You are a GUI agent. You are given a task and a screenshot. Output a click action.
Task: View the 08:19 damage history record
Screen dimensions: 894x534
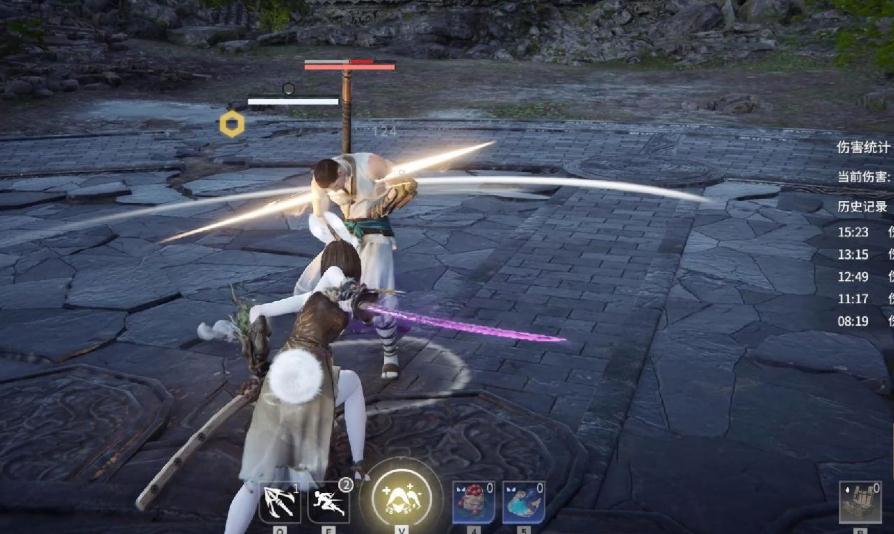[x=862, y=321]
